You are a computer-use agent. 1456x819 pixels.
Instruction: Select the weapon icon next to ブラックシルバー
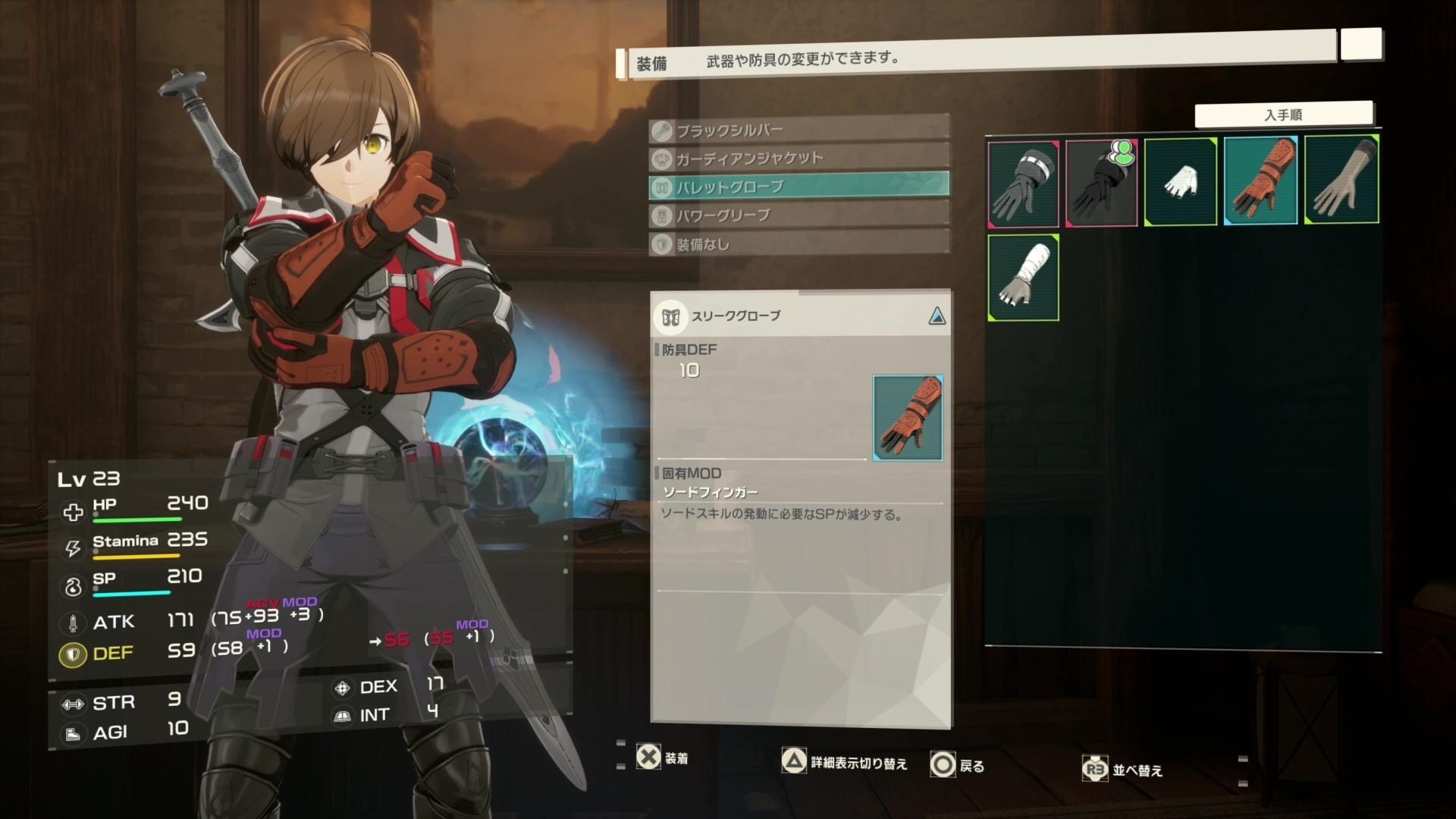661,130
